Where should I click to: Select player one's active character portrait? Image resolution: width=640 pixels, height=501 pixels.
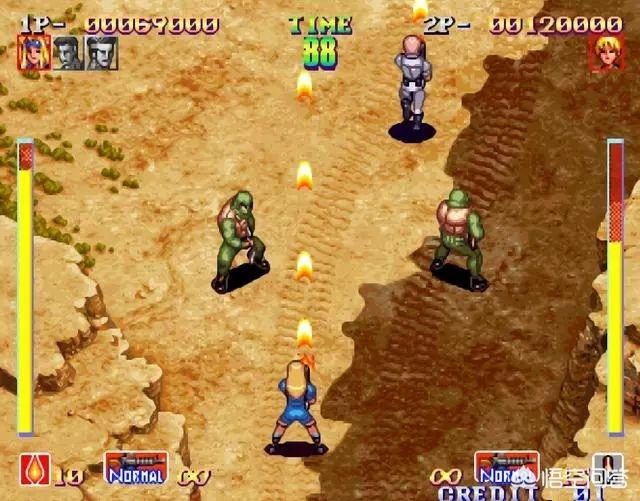[33, 53]
